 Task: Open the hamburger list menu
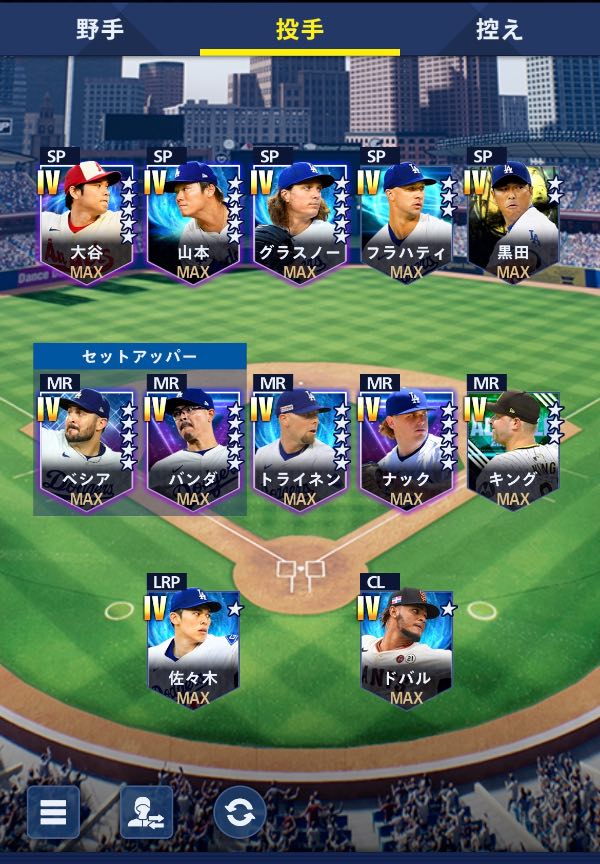(53, 812)
